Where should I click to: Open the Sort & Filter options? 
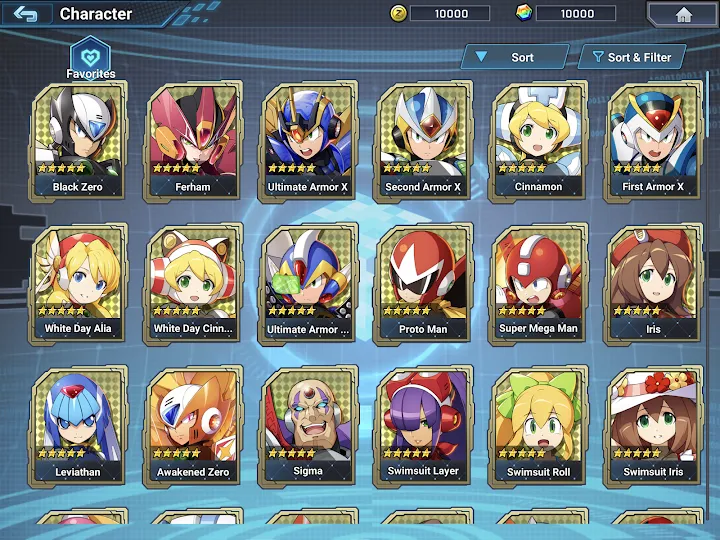coord(633,57)
